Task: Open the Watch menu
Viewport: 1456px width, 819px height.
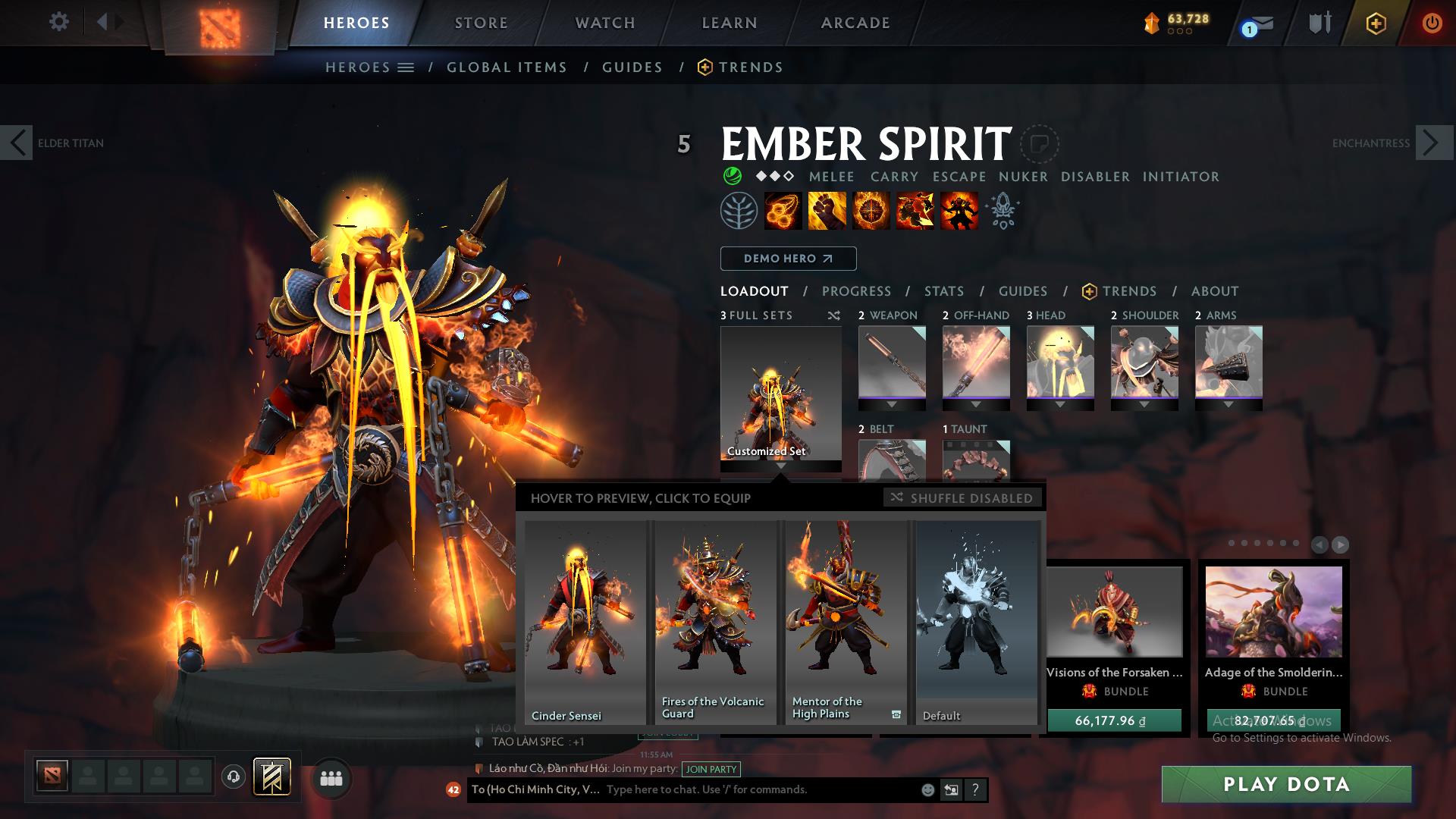Action: pos(604,23)
